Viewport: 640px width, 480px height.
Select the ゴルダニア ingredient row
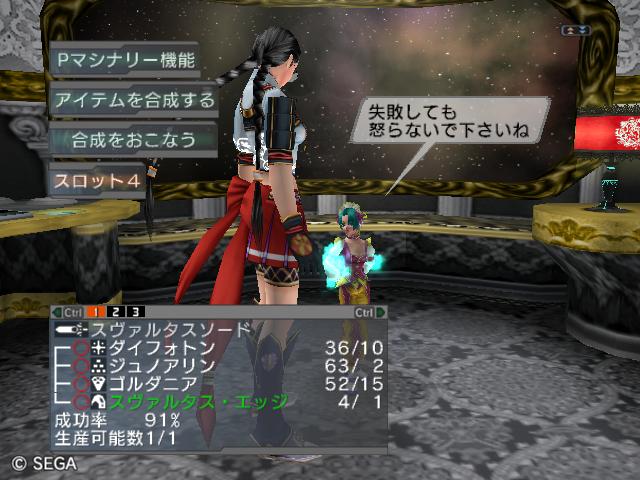click(160, 384)
